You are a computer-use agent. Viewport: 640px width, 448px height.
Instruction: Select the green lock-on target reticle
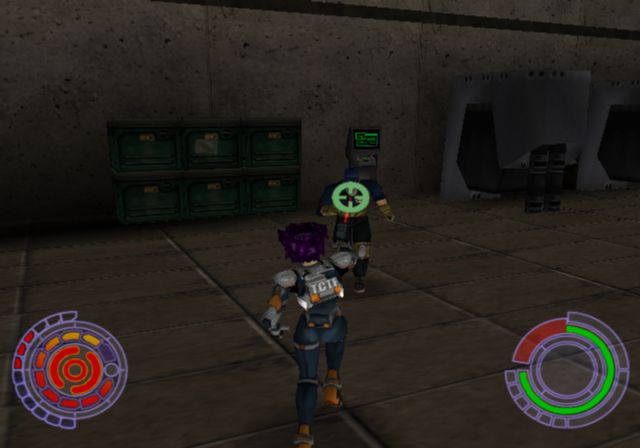click(x=350, y=195)
